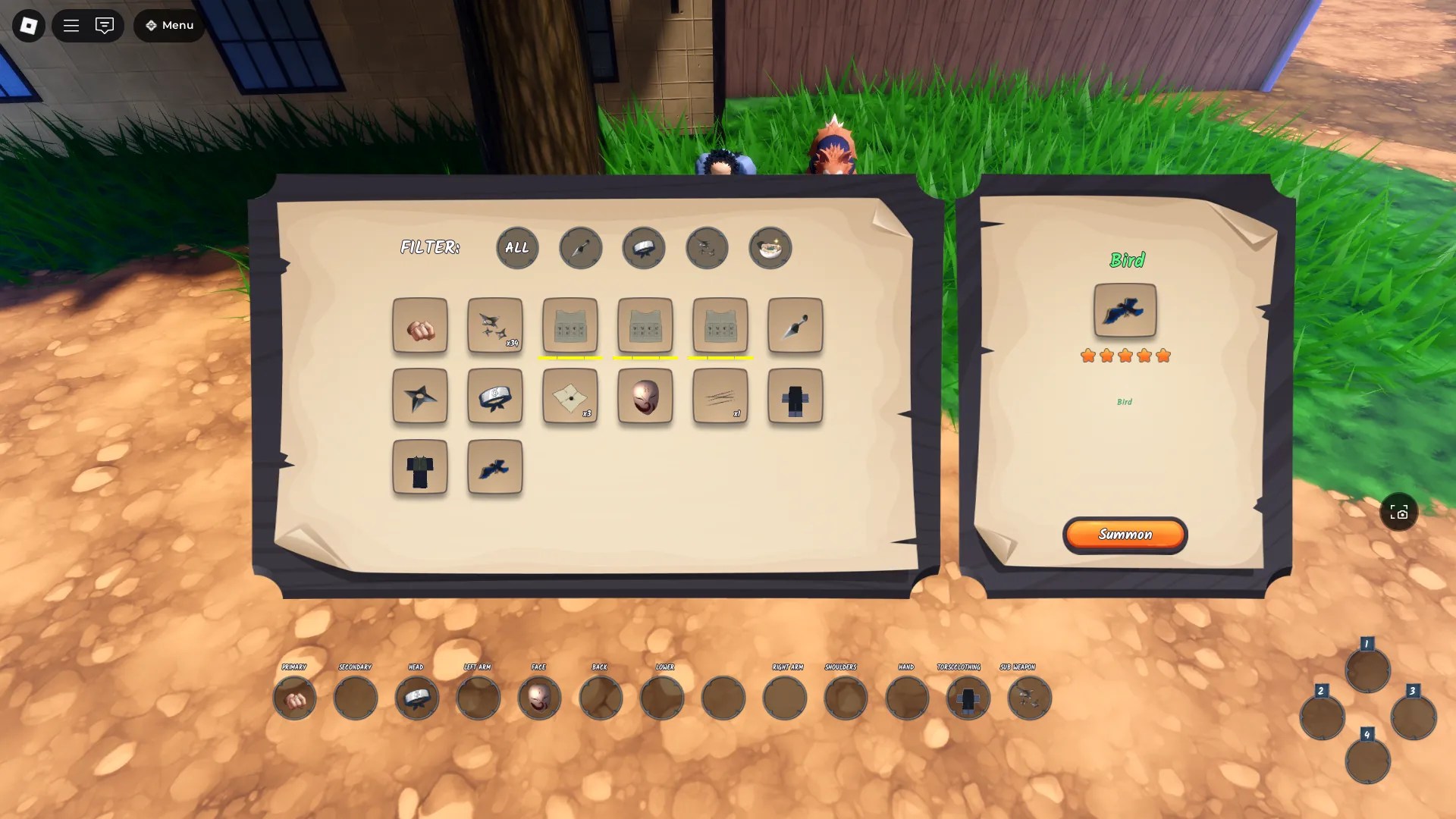Select the x34 shuriken stack
The height and width of the screenshot is (819, 1456).
click(x=494, y=326)
